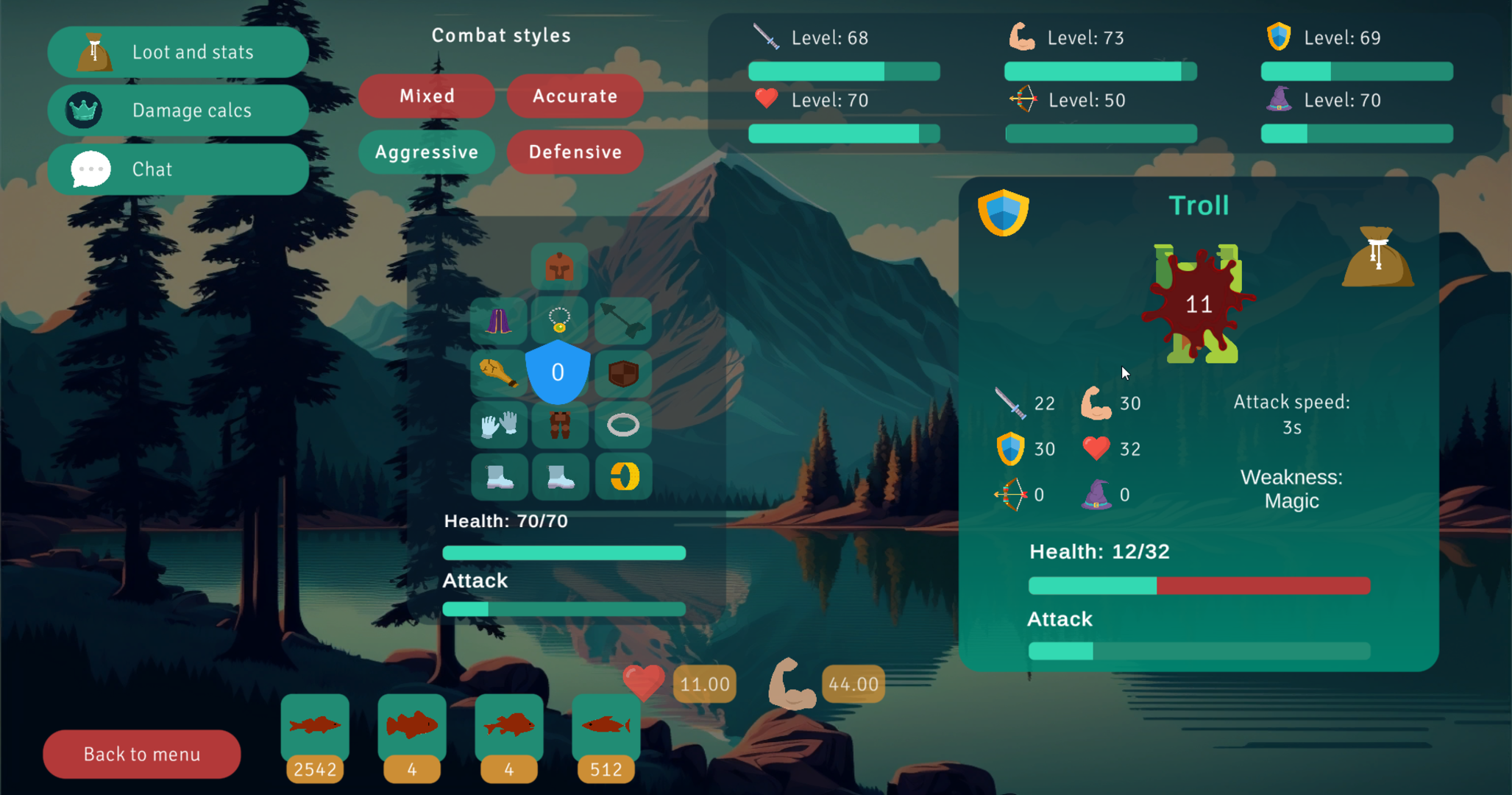
Task: Open the Loot and stats panel
Action: (x=178, y=52)
